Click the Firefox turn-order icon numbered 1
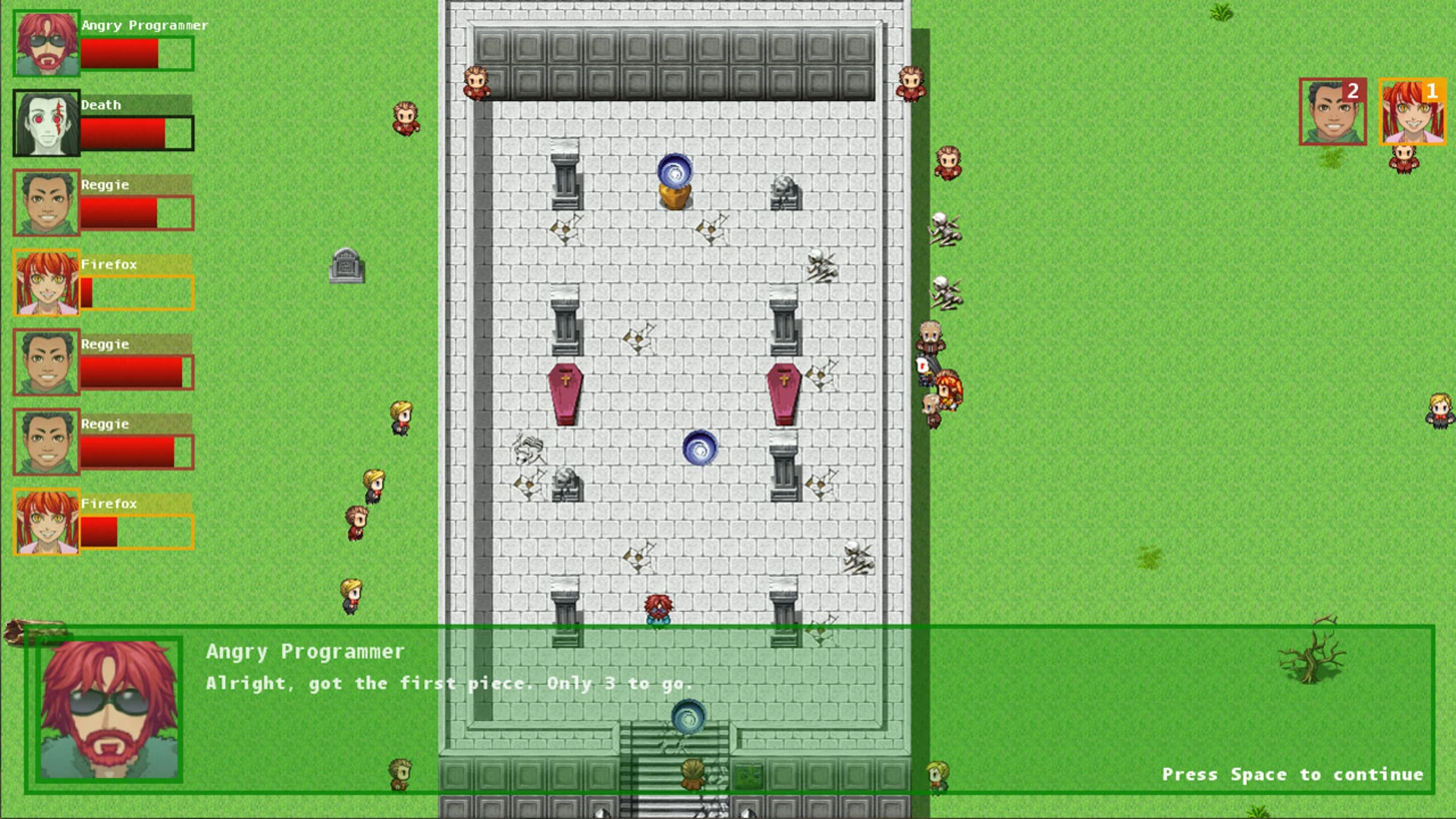This screenshot has width=1456, height=819. (x=1412, y=111)
